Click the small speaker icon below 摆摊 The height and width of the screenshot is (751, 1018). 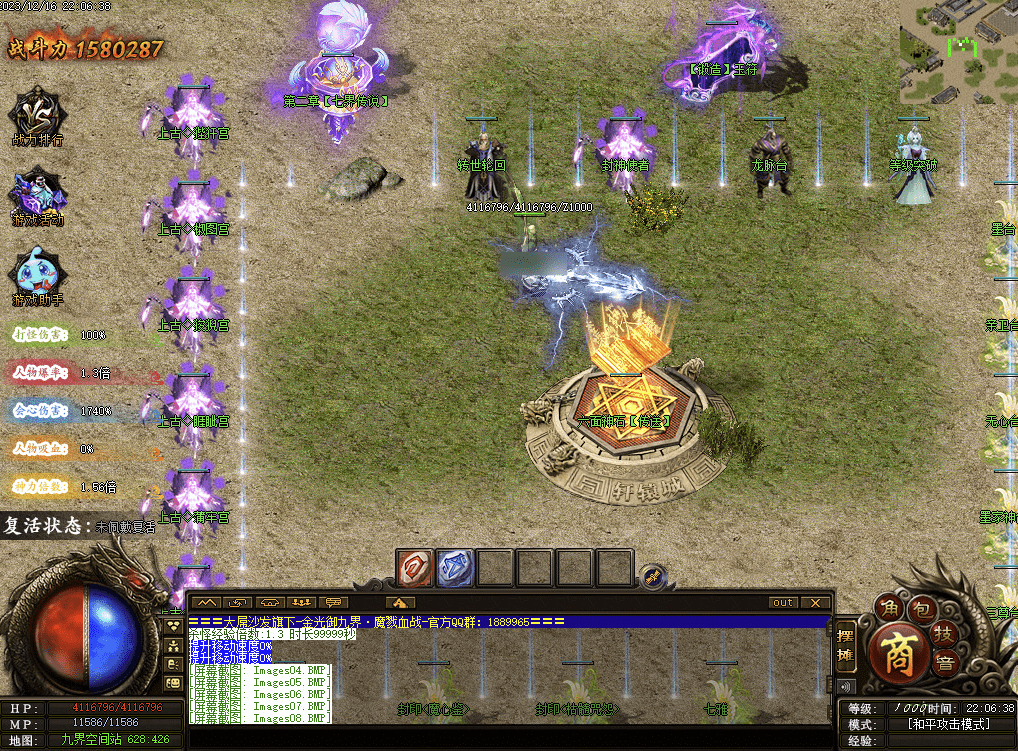click(x=846, y=687)
